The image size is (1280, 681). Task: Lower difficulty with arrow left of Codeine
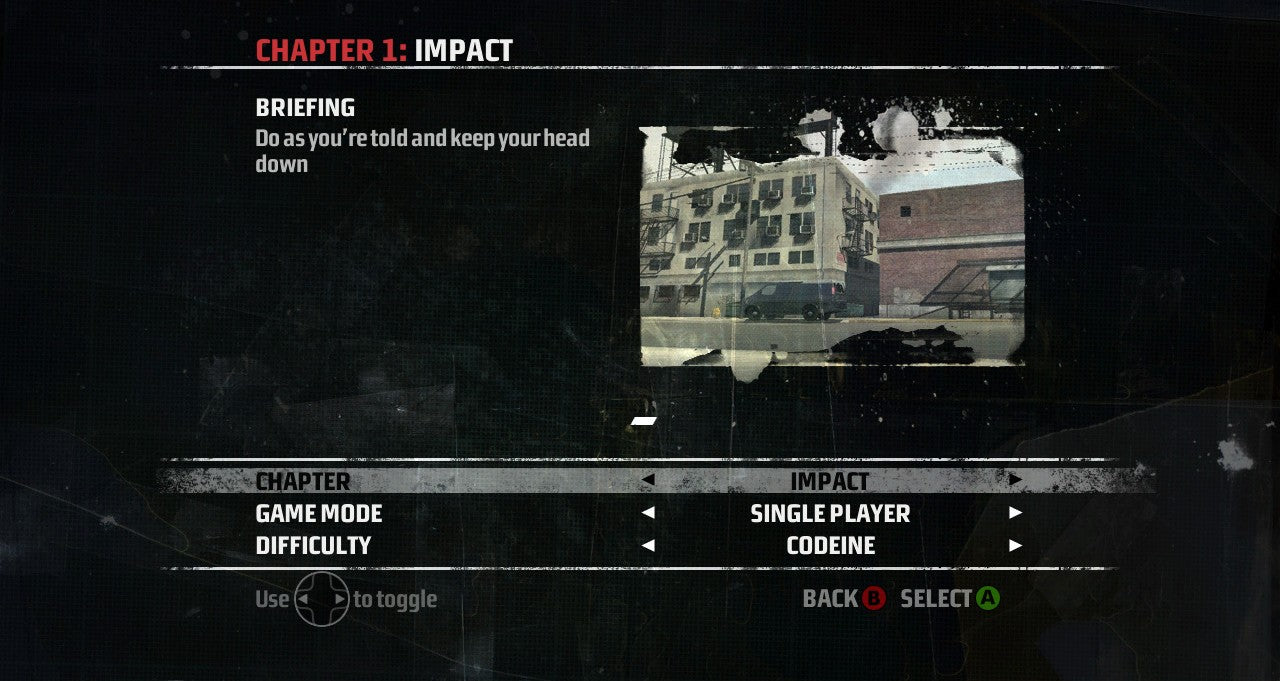648,545
